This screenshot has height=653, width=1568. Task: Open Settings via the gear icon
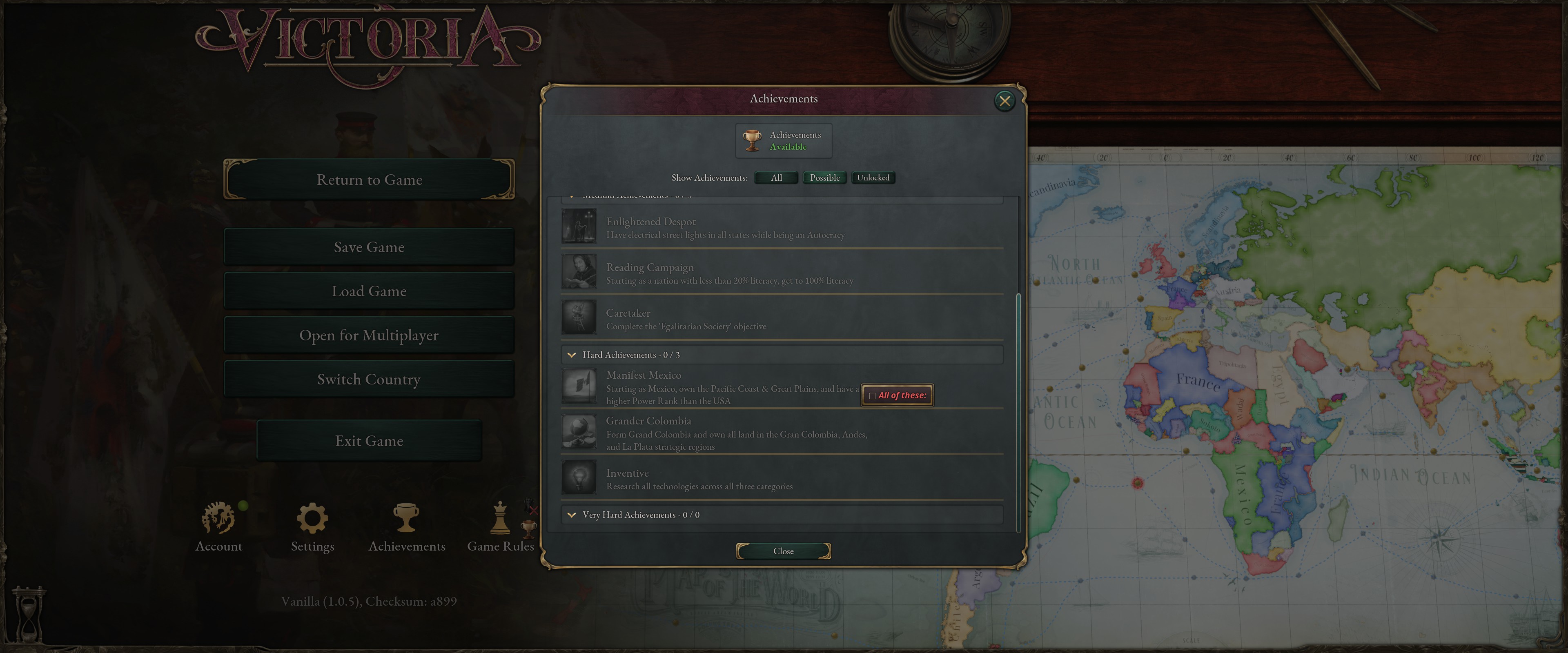click(312, 518)
